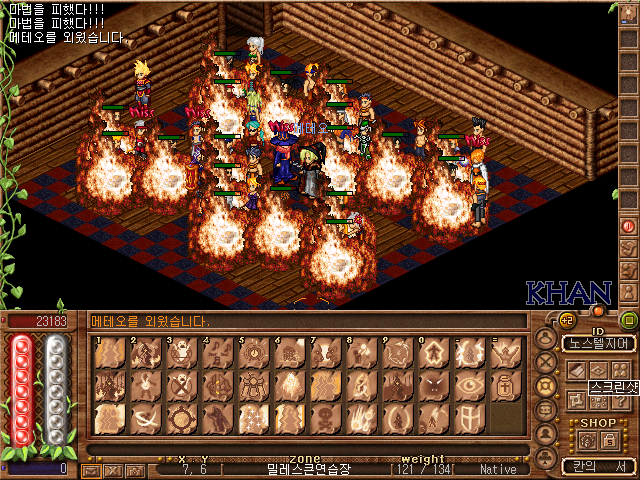Click the envelope mail button

click(x=91, y=469)
